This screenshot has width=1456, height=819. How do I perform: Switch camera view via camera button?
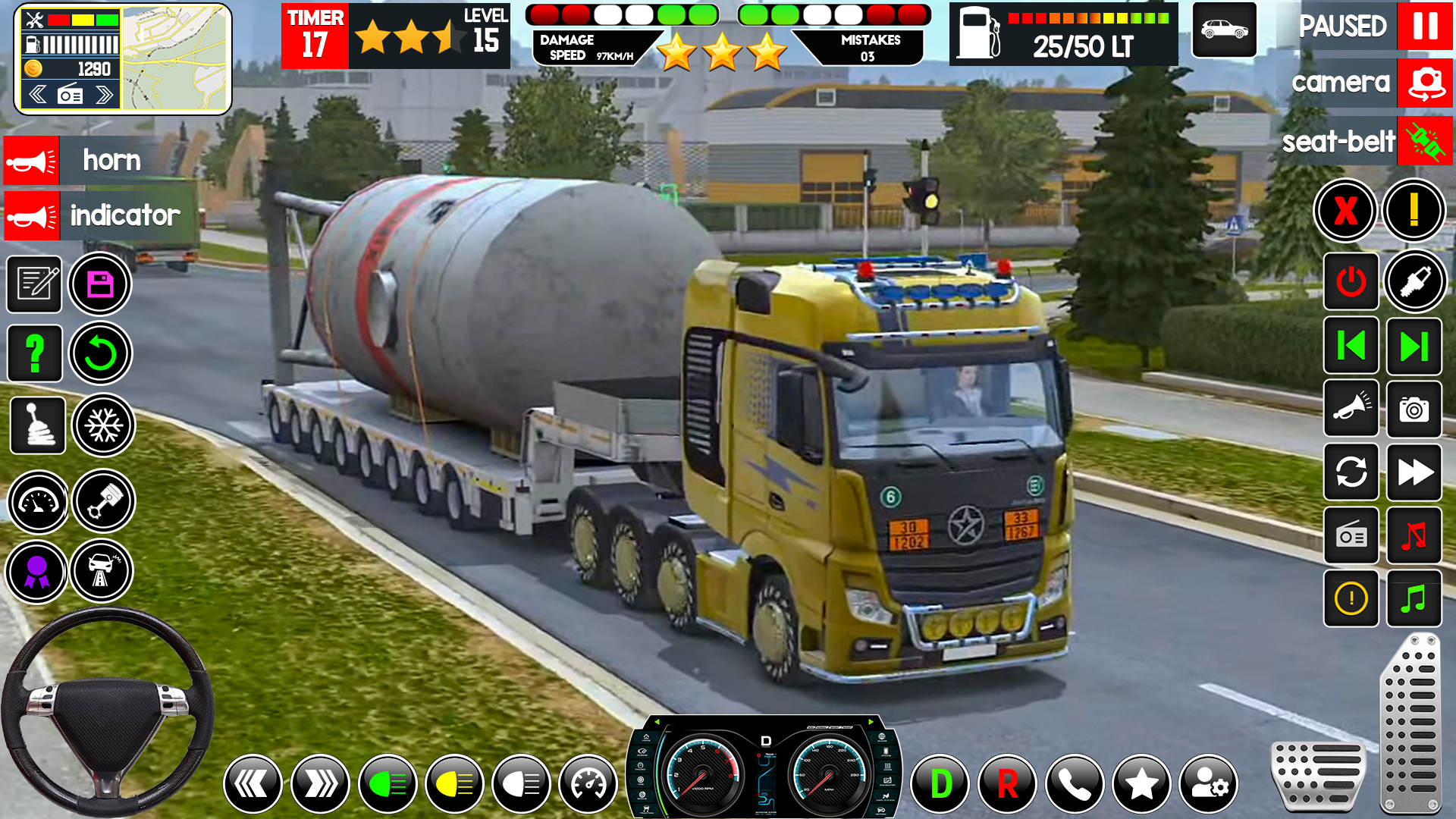[x=1425, y=82]
